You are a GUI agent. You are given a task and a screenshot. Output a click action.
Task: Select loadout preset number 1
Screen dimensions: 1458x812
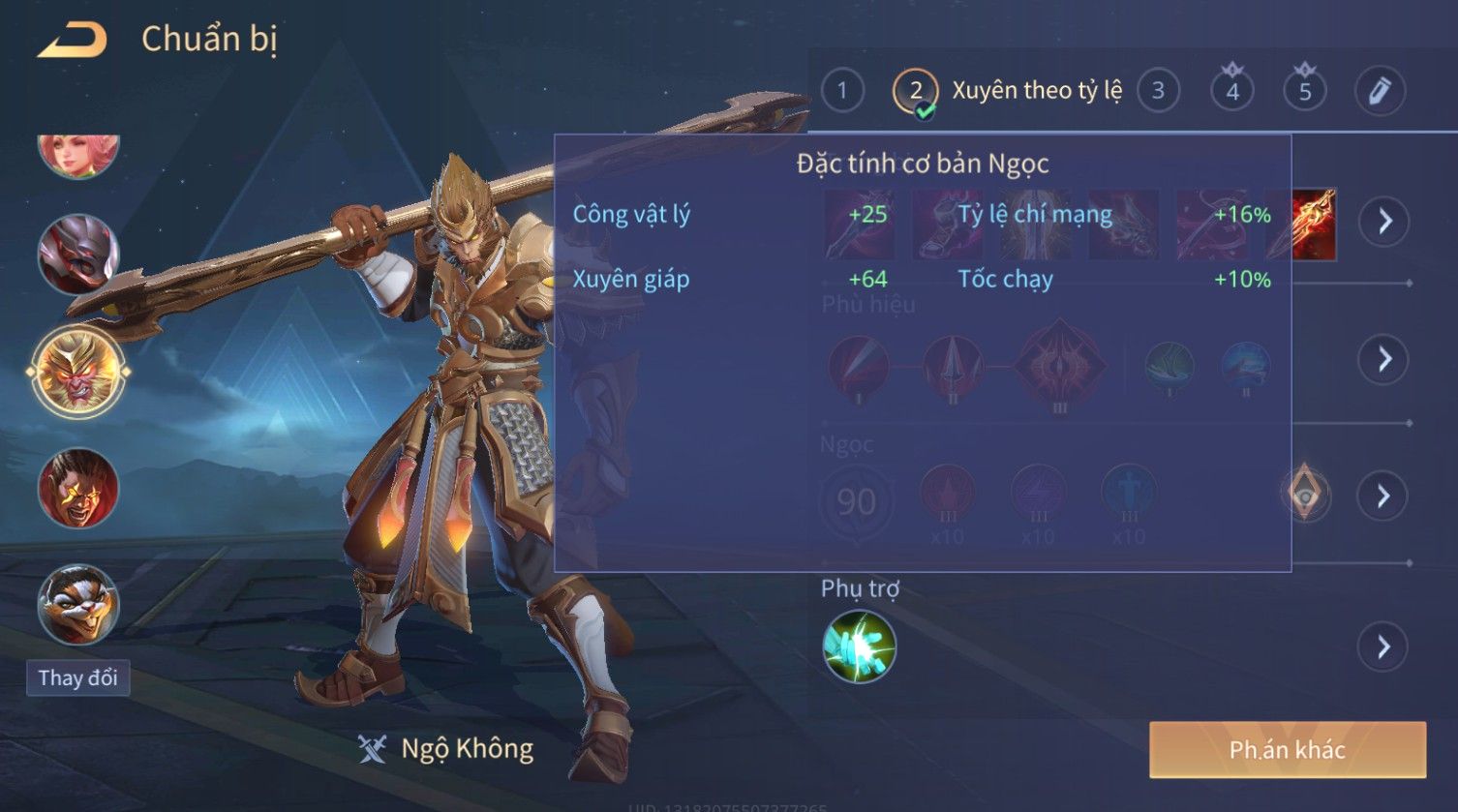point(842,91)
